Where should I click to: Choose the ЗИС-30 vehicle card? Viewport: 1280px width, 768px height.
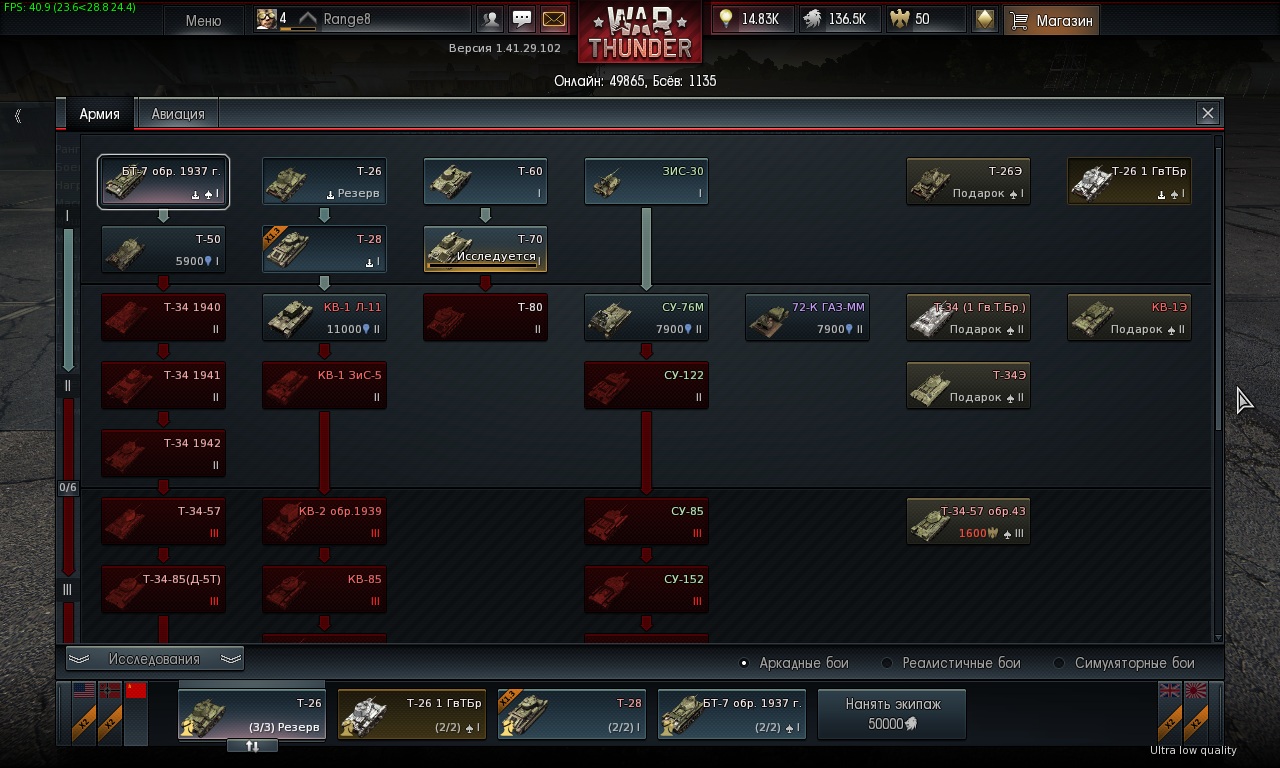646,182
